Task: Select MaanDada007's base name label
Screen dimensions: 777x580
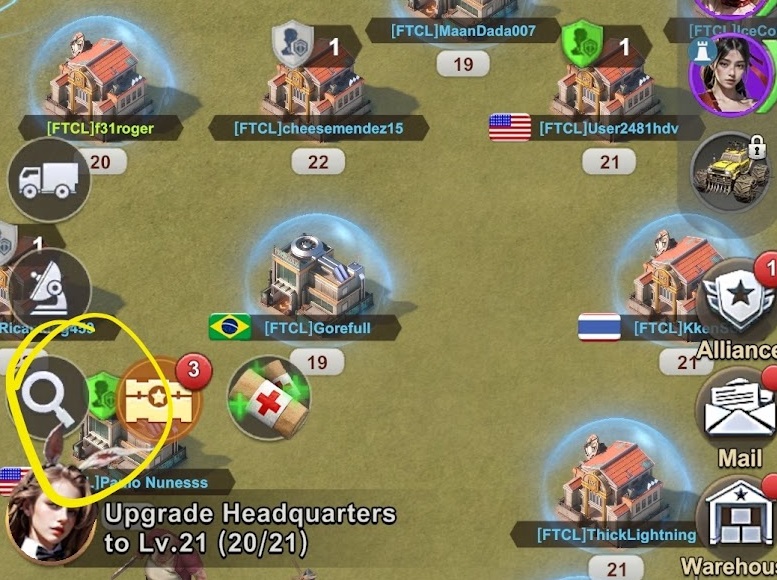Action: click(x=463, y=31)
